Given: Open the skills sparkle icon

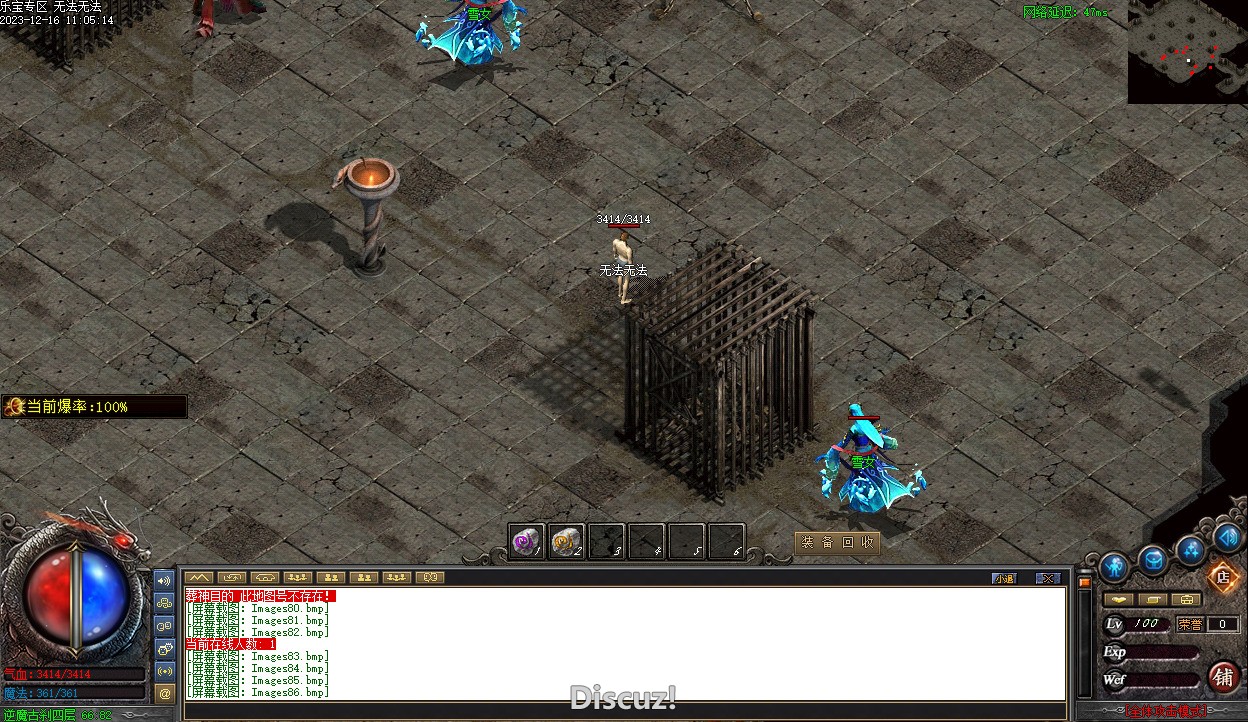Looking at the screenshot, I should coord(1191,549).
